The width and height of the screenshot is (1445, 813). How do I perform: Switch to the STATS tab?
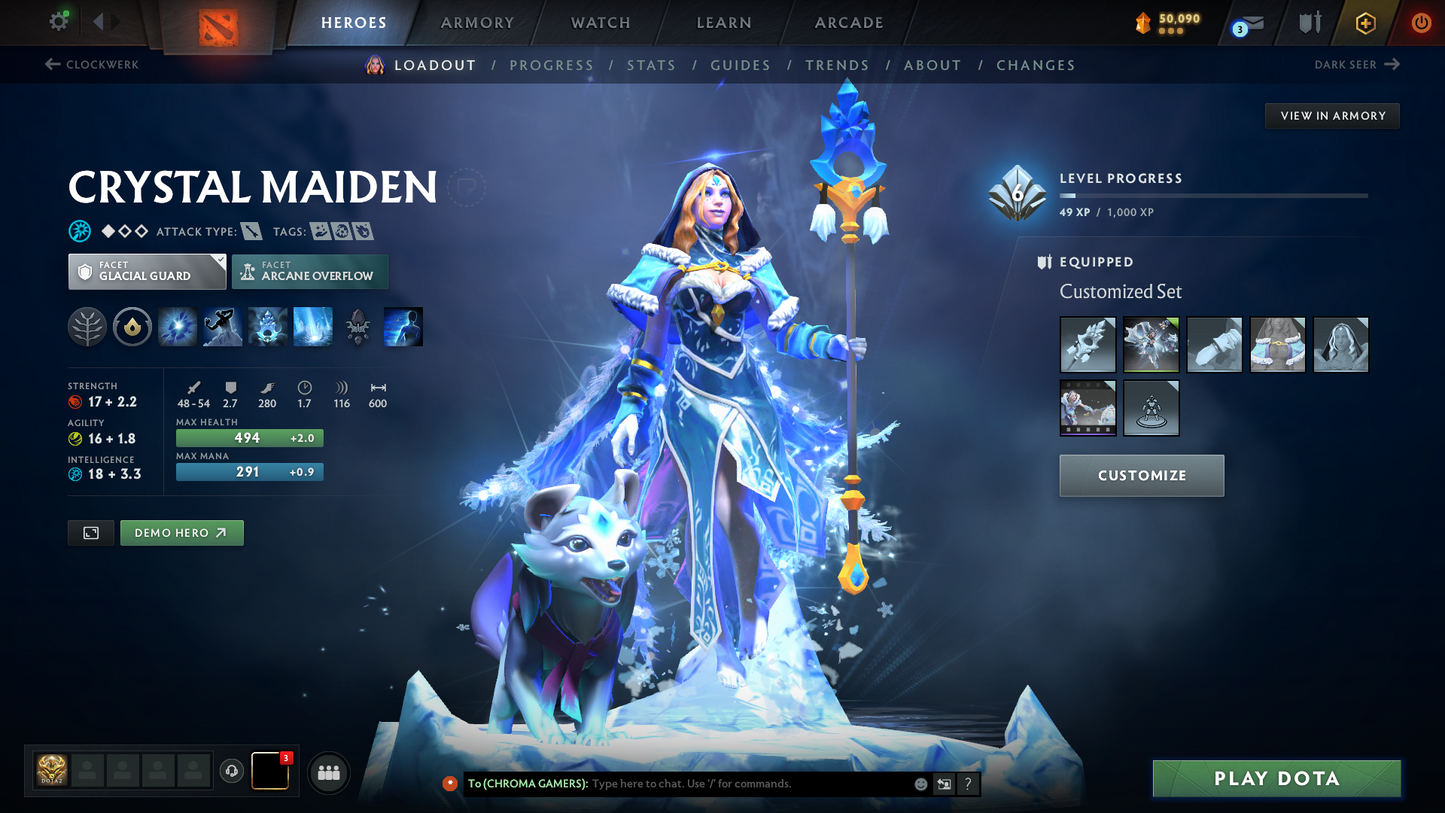651,65
